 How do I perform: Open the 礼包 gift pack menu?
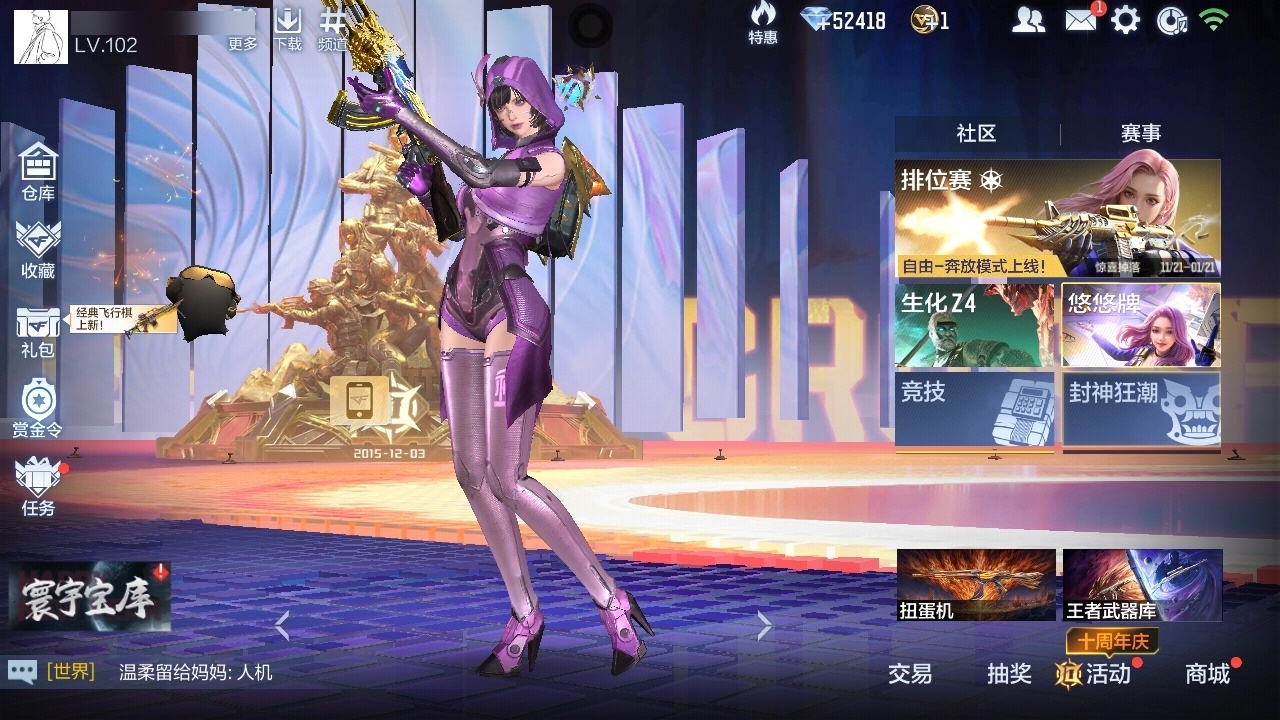point(38,331)
